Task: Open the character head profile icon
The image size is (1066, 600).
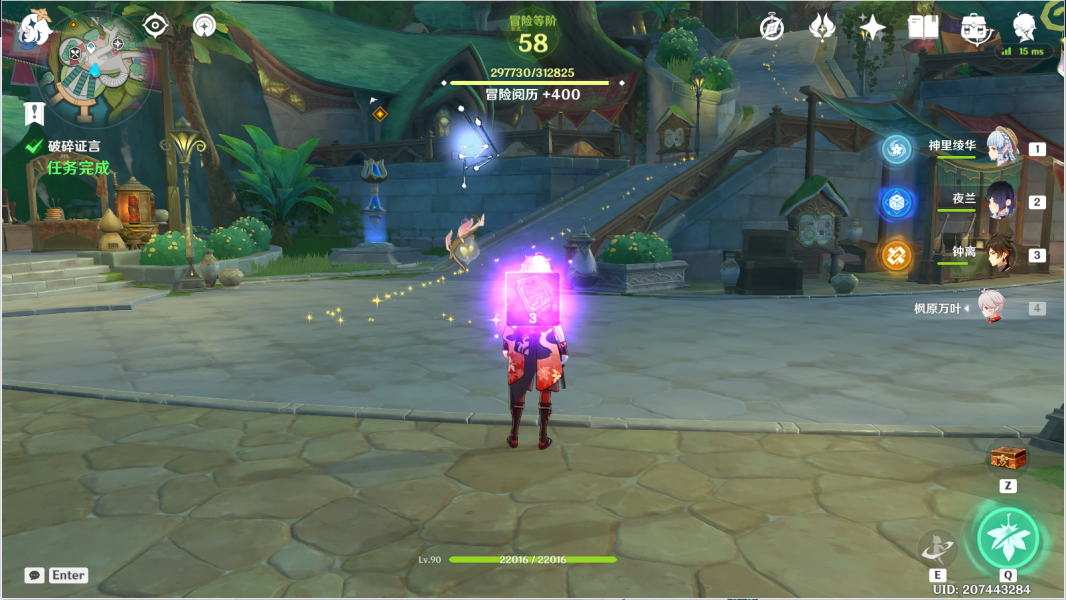Action: (x=1024, y=28)
